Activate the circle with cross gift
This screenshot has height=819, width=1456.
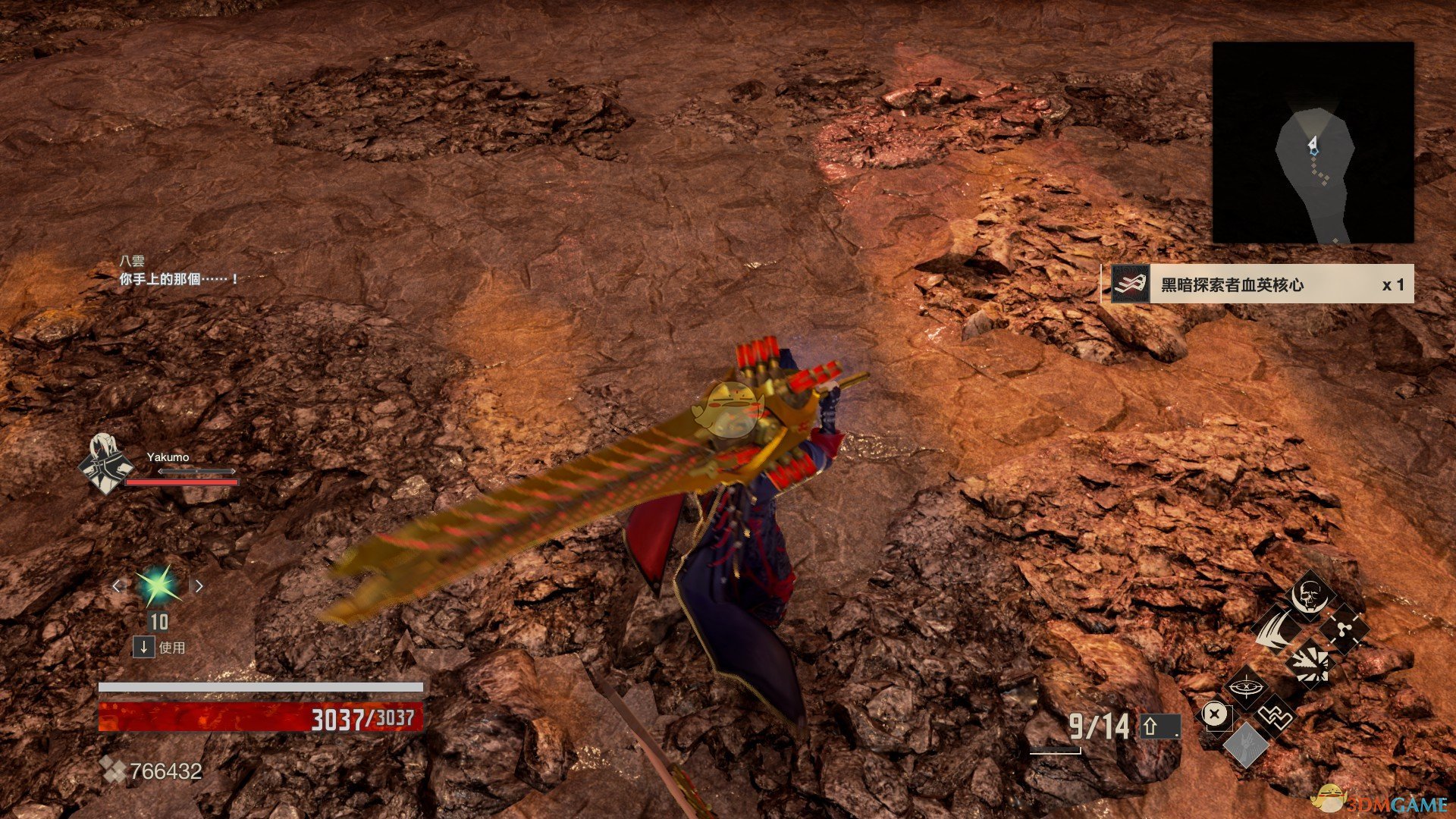tap(1215, 715)
